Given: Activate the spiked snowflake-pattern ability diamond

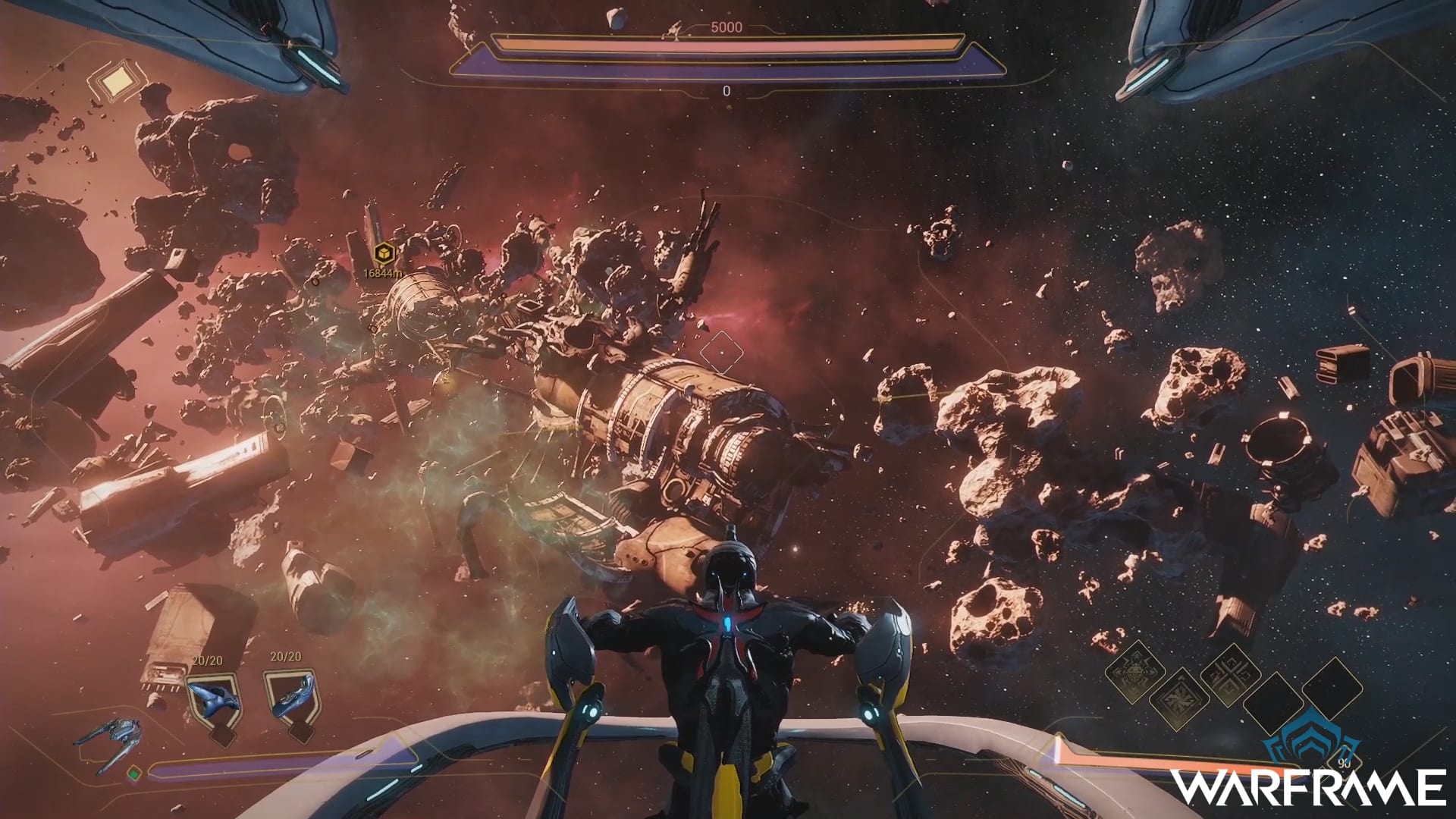Looking at the screenshot, I should (1135, 671).
